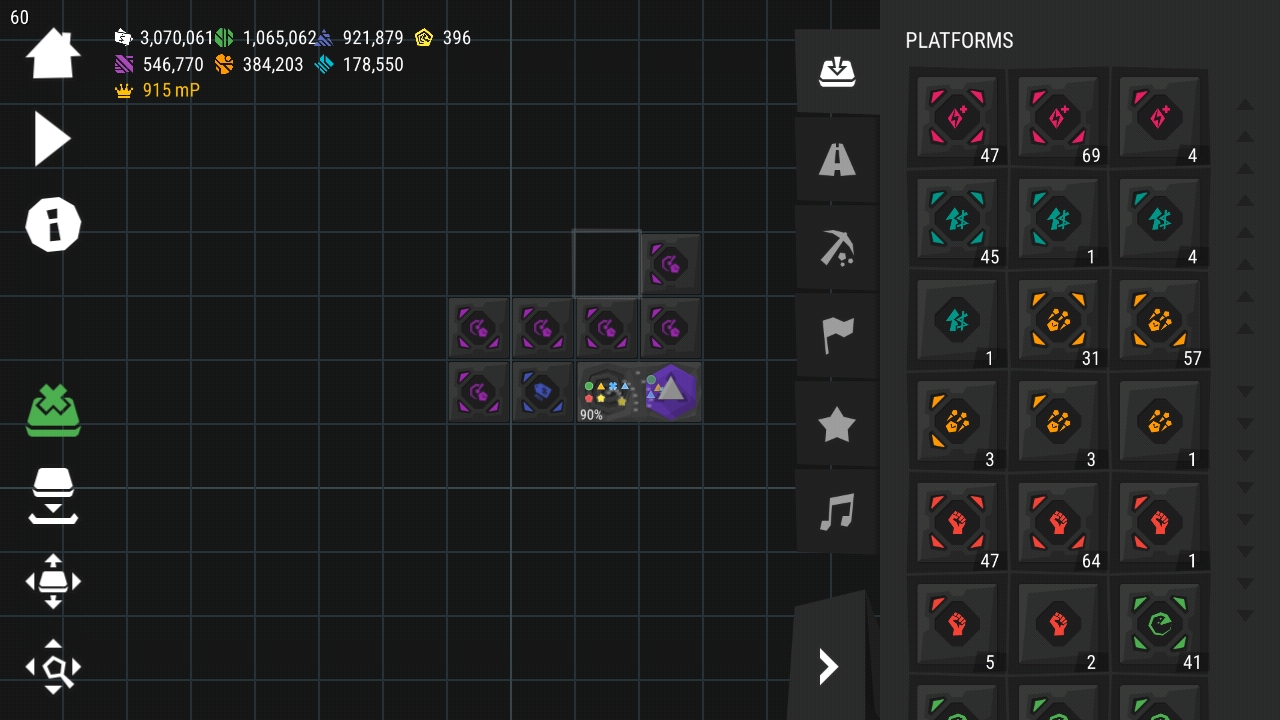The width and height of the screenshot is (1280, 720).
Task: Open the flag tab
Action: pyautogui.click(x=837, y=335)
